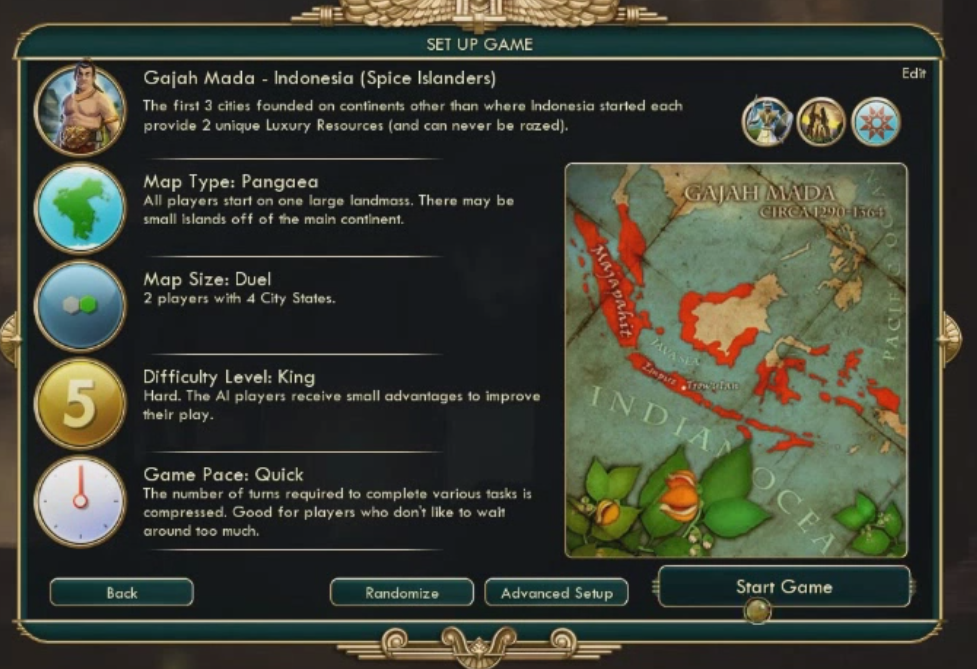Click the Edit link
The width and height of the screenshot is (977, 669).
pos(913,73)
